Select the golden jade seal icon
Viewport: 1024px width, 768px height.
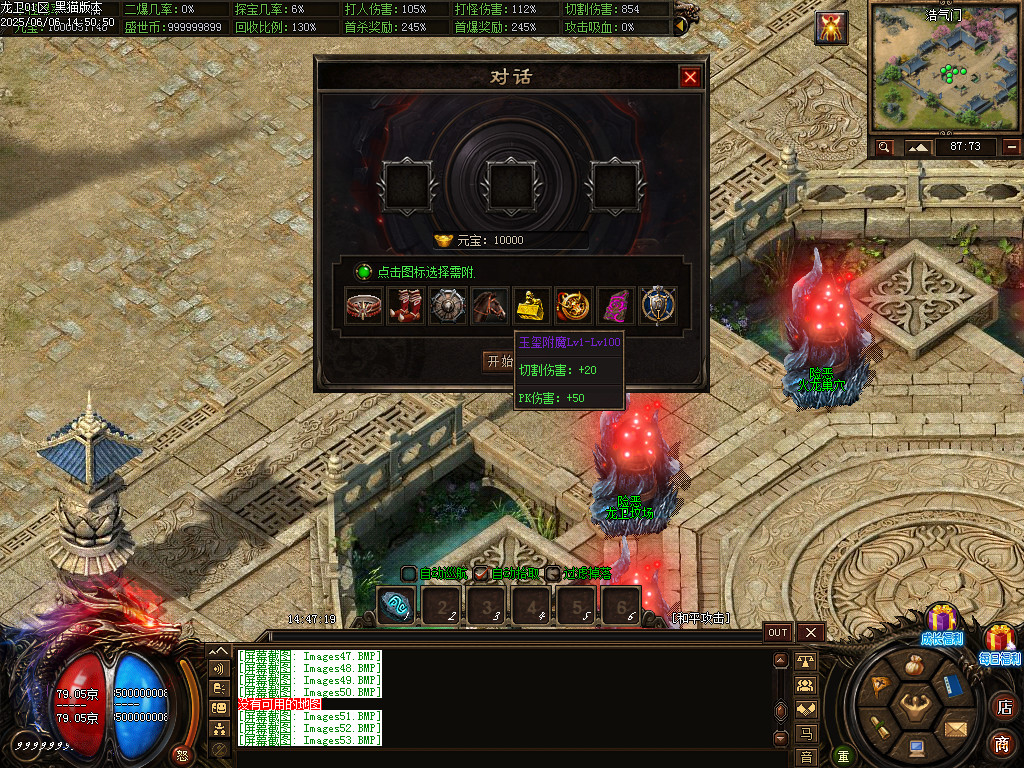coord(532,305)
